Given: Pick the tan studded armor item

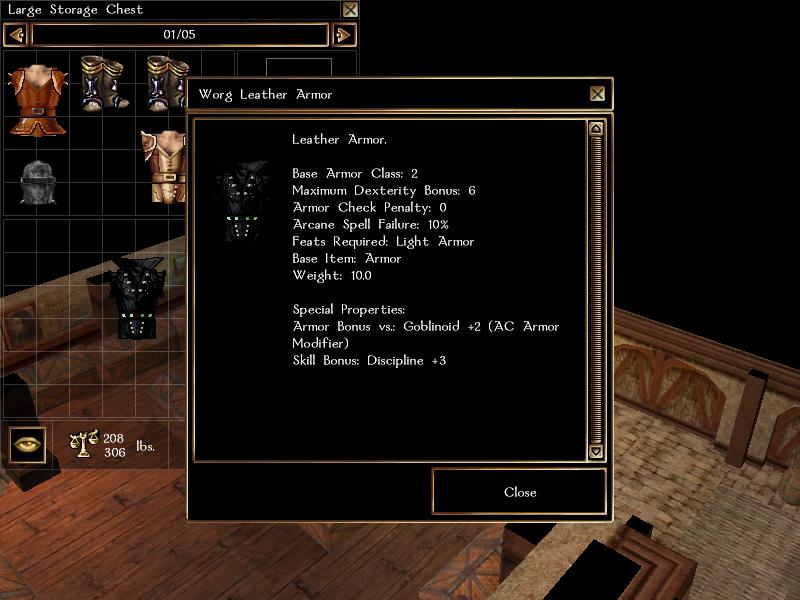Looking at the screenshot, I should [163, 166].
